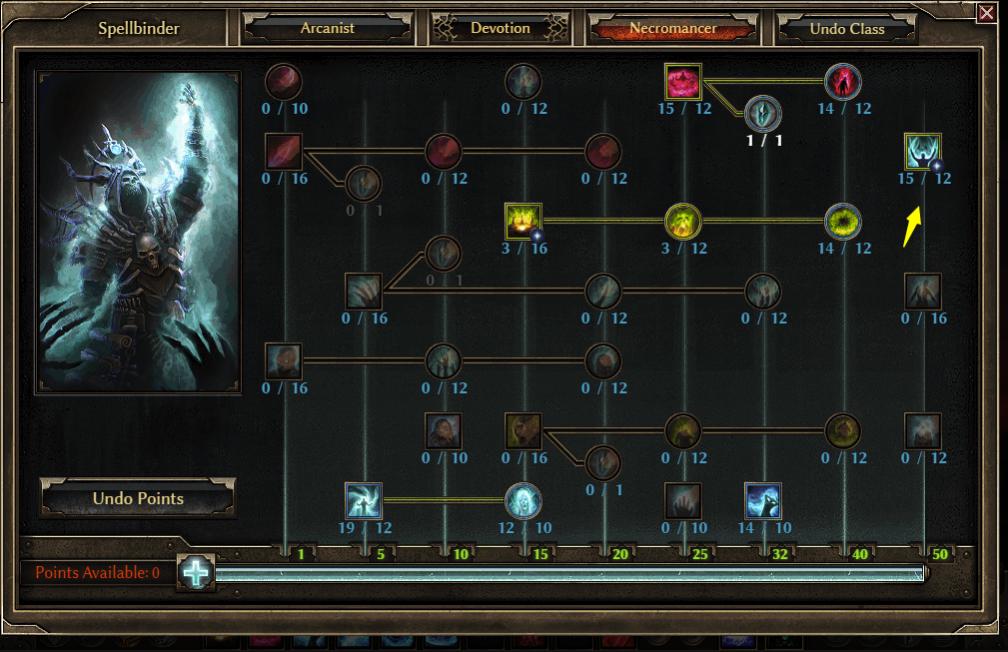Pick the pink skill icon at 15 / 12
This screenshot has width=1008, height=652.
click(683, 81)
